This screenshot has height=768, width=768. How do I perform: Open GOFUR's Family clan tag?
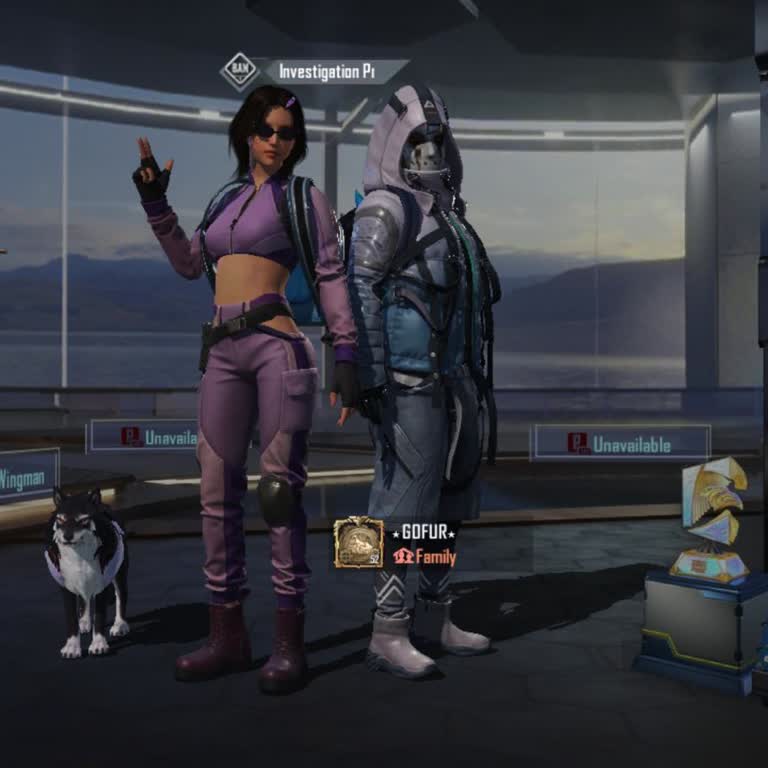(x=426, y=558)
